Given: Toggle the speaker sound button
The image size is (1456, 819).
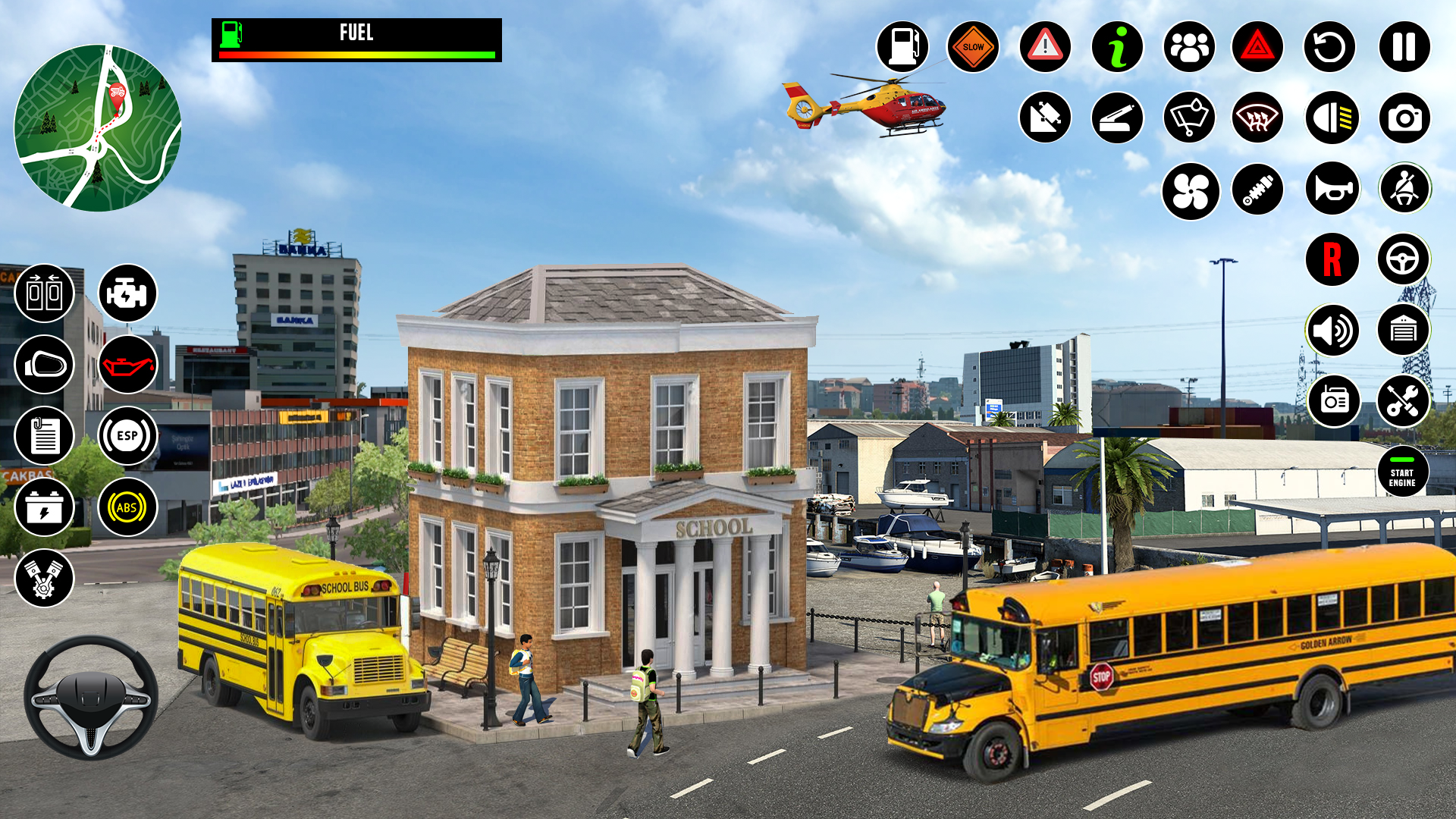Looking at the screenshot, I should (1332, 331).
